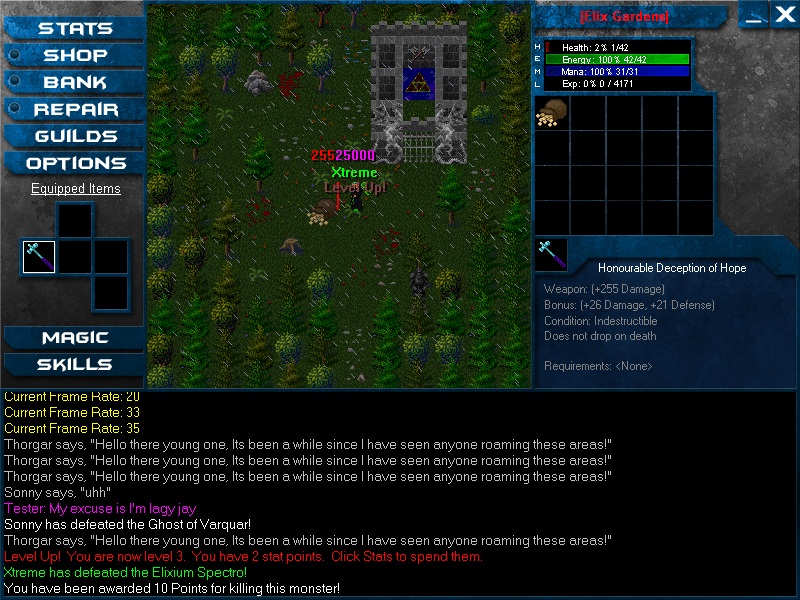Open the Bank menu

75,83
